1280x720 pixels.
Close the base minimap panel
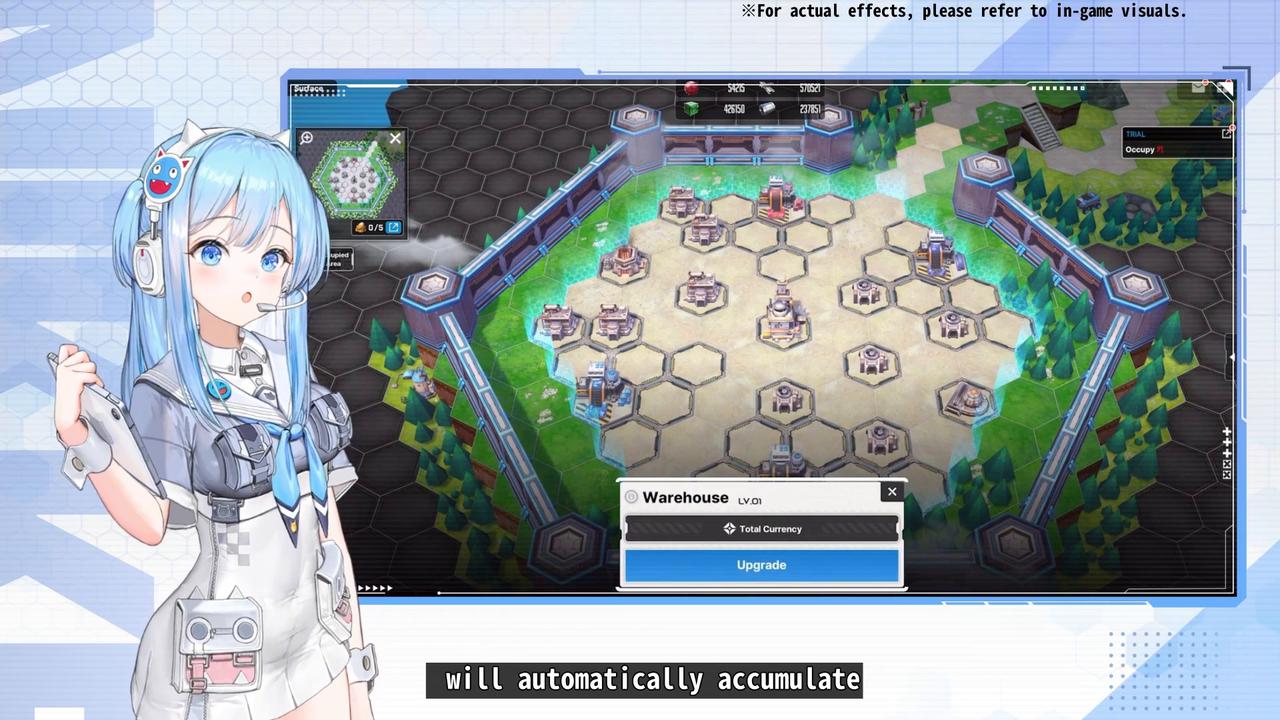point(395,139)
